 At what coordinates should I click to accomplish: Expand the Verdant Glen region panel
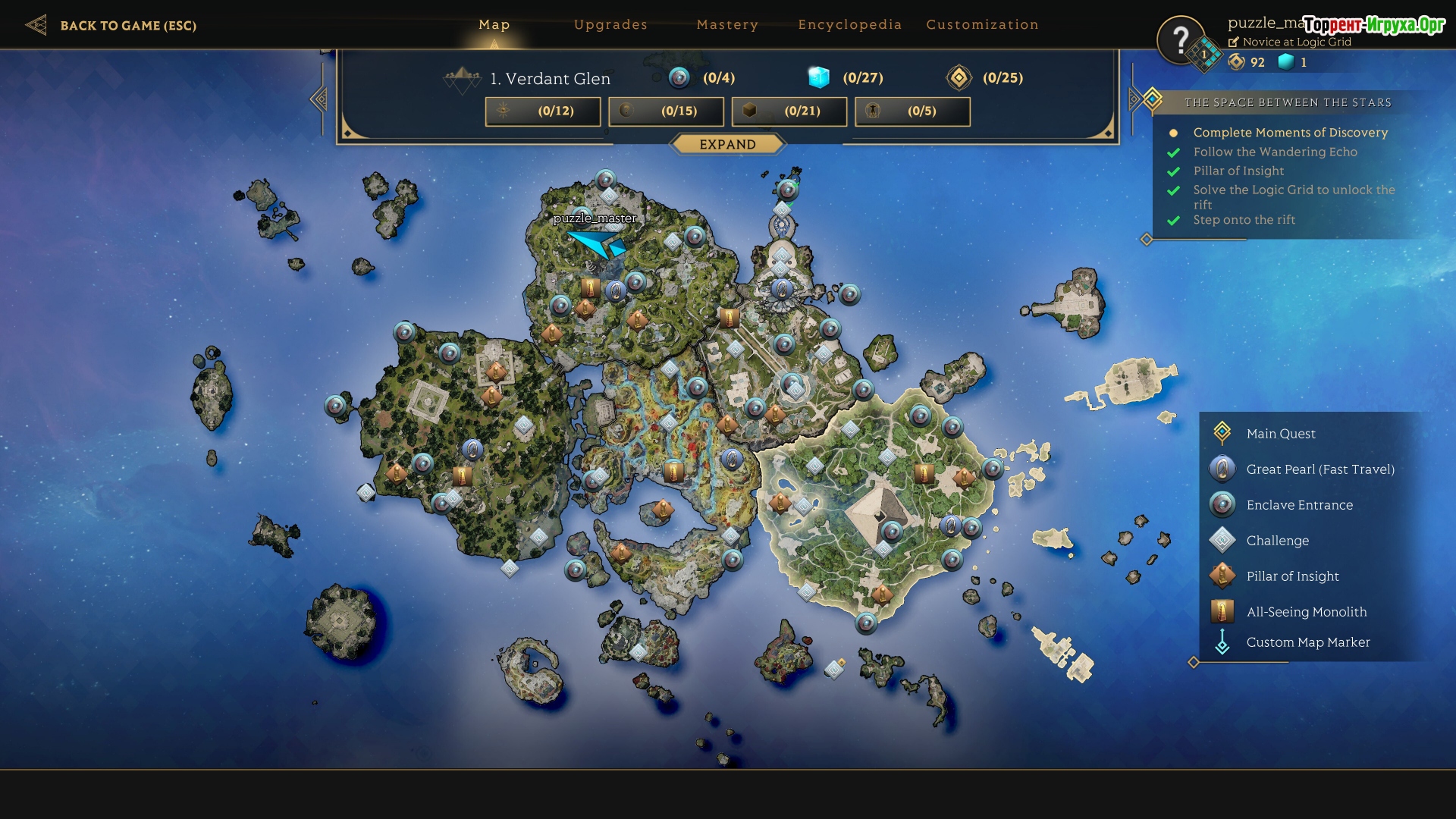(x=727, y=144)
